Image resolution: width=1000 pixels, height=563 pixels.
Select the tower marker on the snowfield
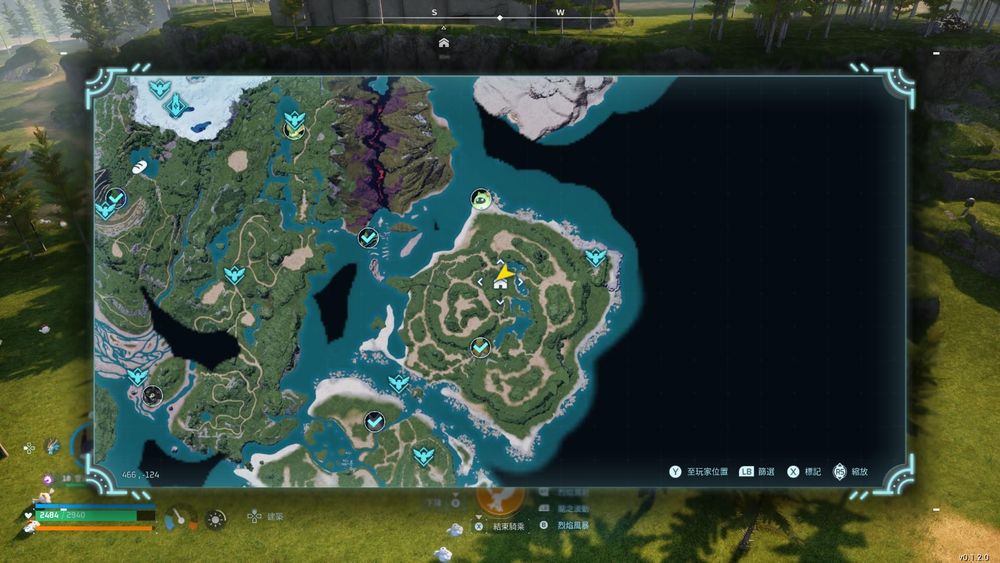177,104
